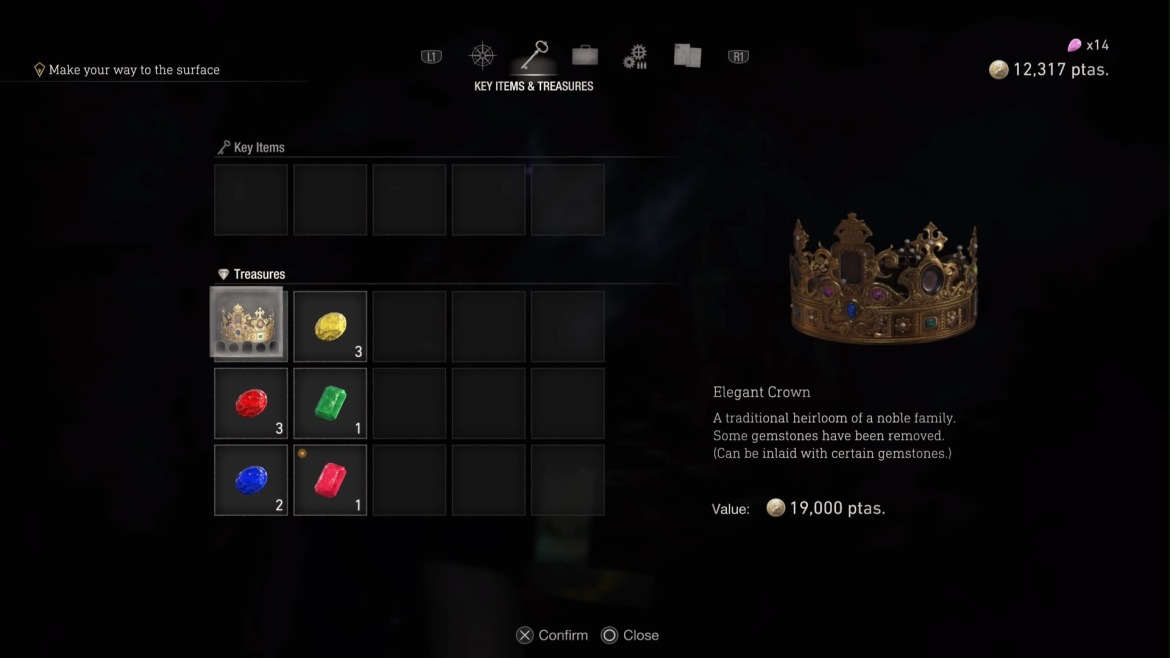
Task: Open the gears tab in top bar
Action: point(635,56)
